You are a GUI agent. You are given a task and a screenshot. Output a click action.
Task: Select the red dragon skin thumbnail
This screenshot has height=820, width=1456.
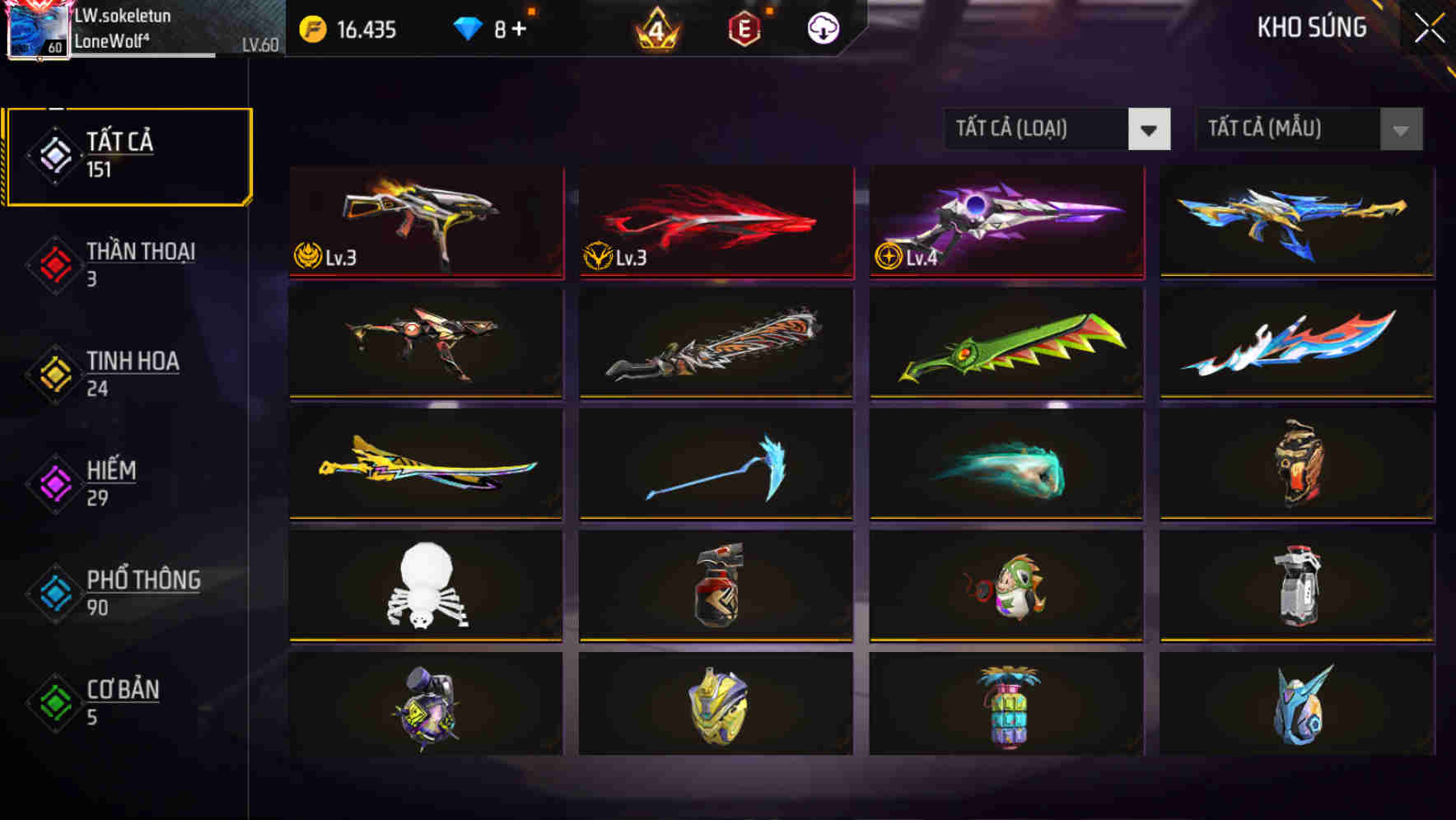[715, 221]
